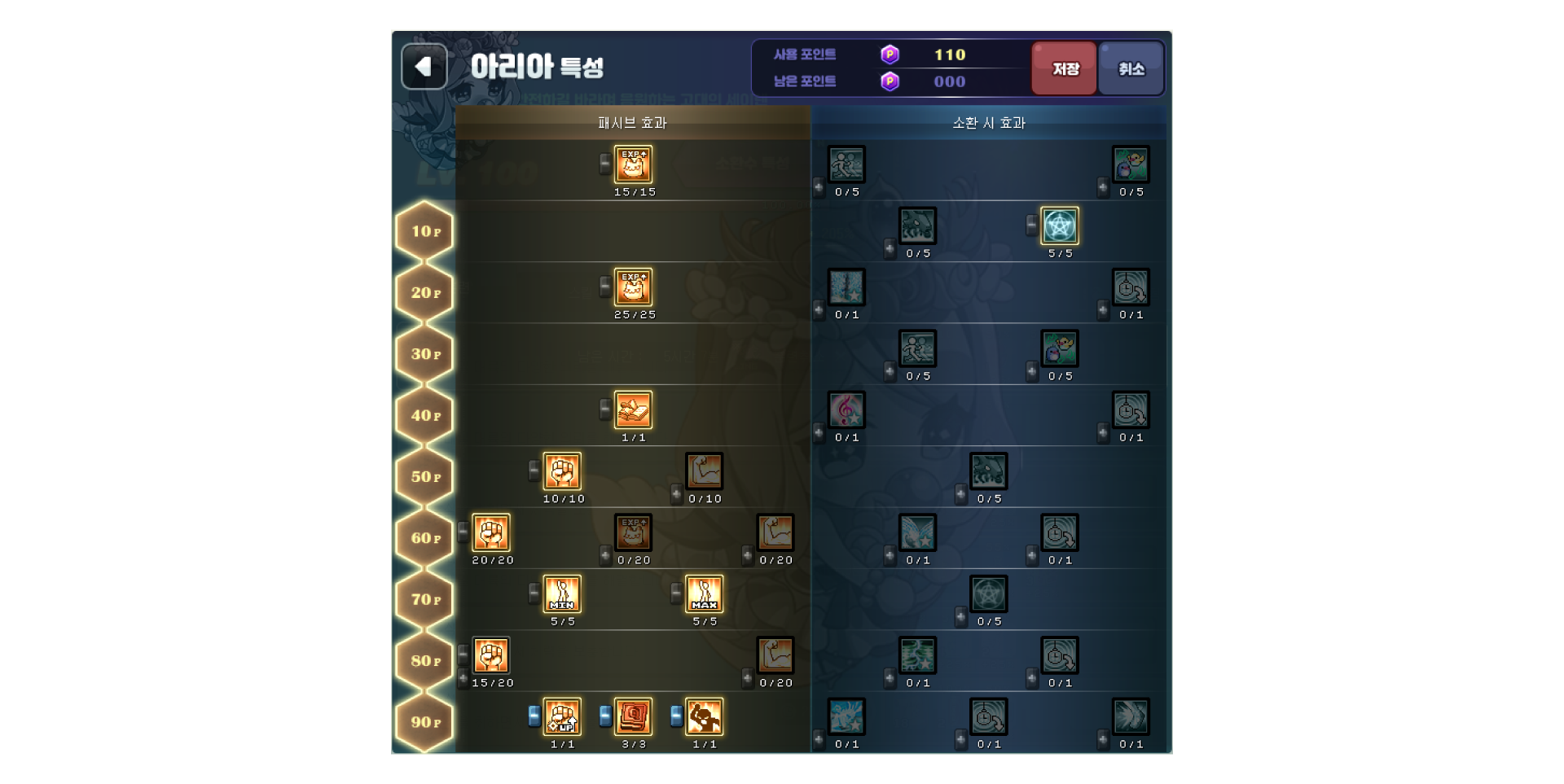
Task: Choose the glowing pentagram trait at 5/5
Action: (1060, 226)
